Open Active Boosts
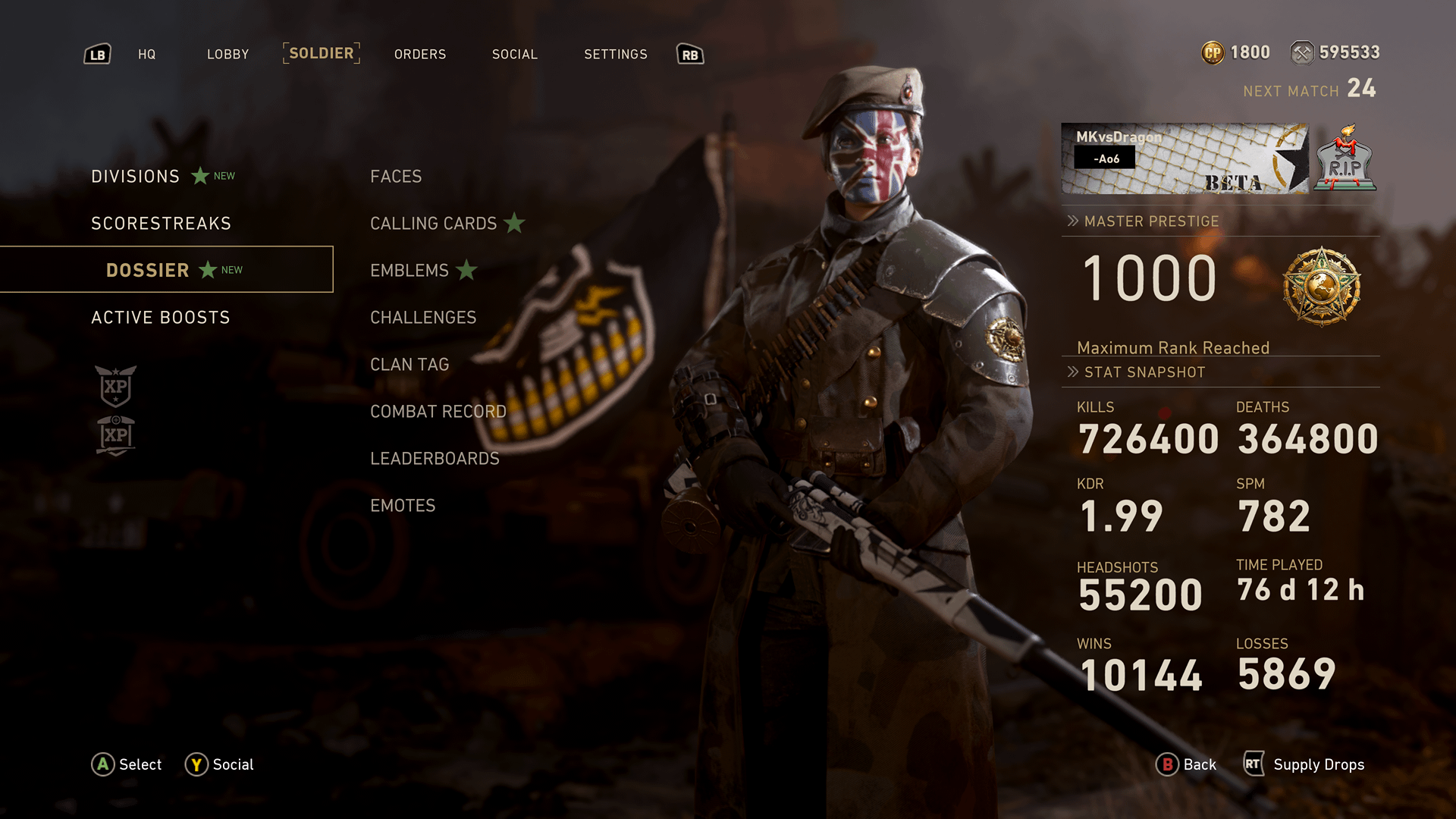 click(161, 318)
